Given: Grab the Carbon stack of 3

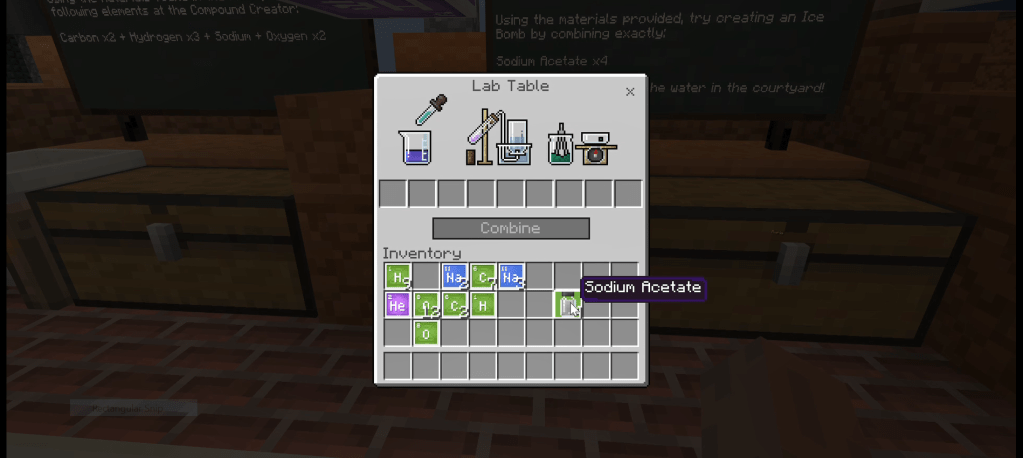Looking at the screenshot, I should (455, 304).
